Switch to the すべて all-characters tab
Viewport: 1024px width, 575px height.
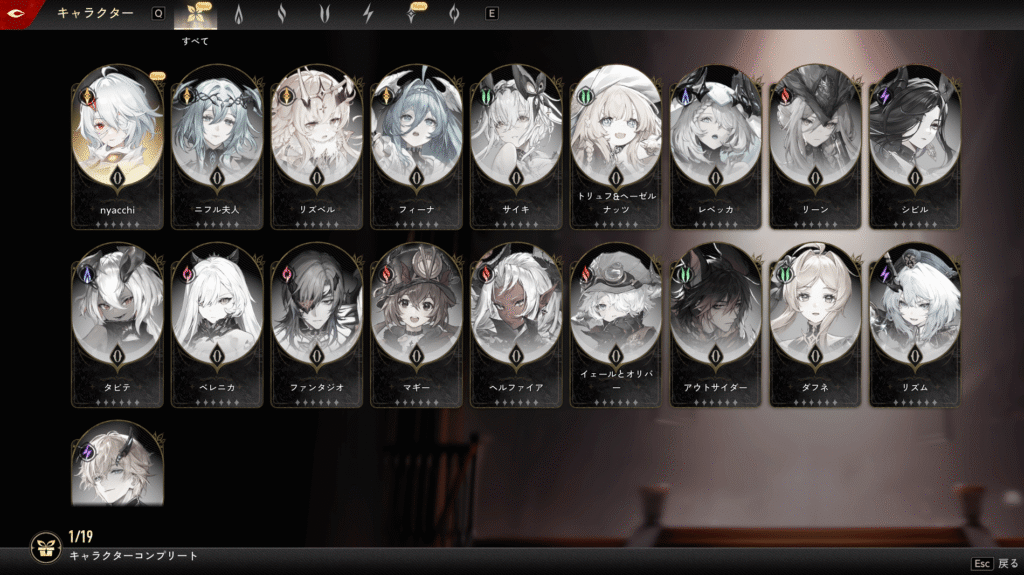[x=195, y=15]
